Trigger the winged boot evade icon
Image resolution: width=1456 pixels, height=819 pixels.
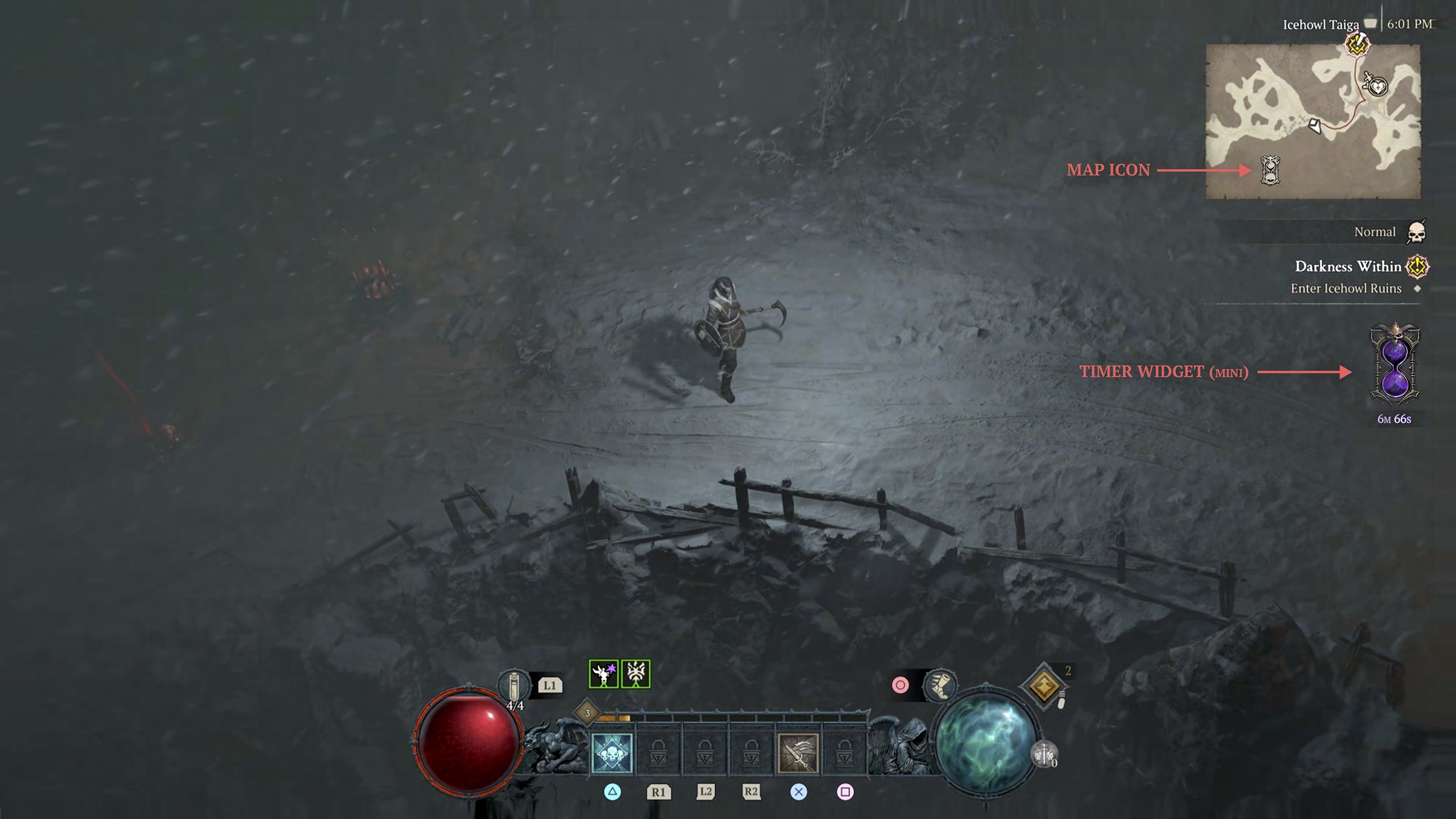(x=940, y=685)
